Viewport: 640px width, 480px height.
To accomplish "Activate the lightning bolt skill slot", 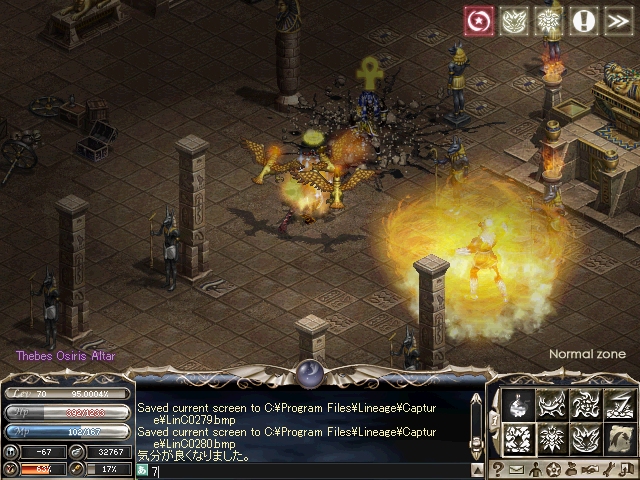I will [x=620, y=403].
